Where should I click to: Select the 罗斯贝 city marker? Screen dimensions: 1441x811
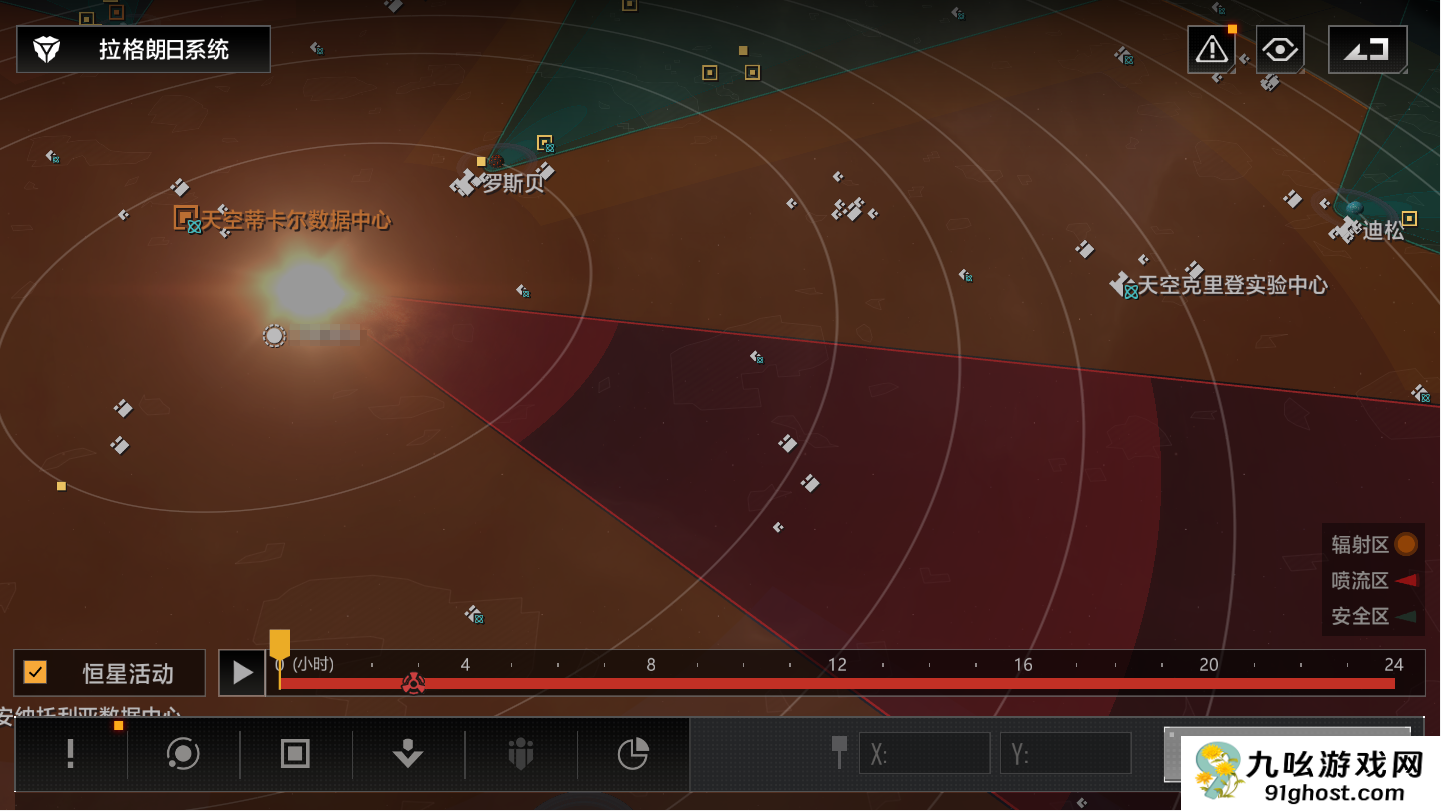coord(468,182)
